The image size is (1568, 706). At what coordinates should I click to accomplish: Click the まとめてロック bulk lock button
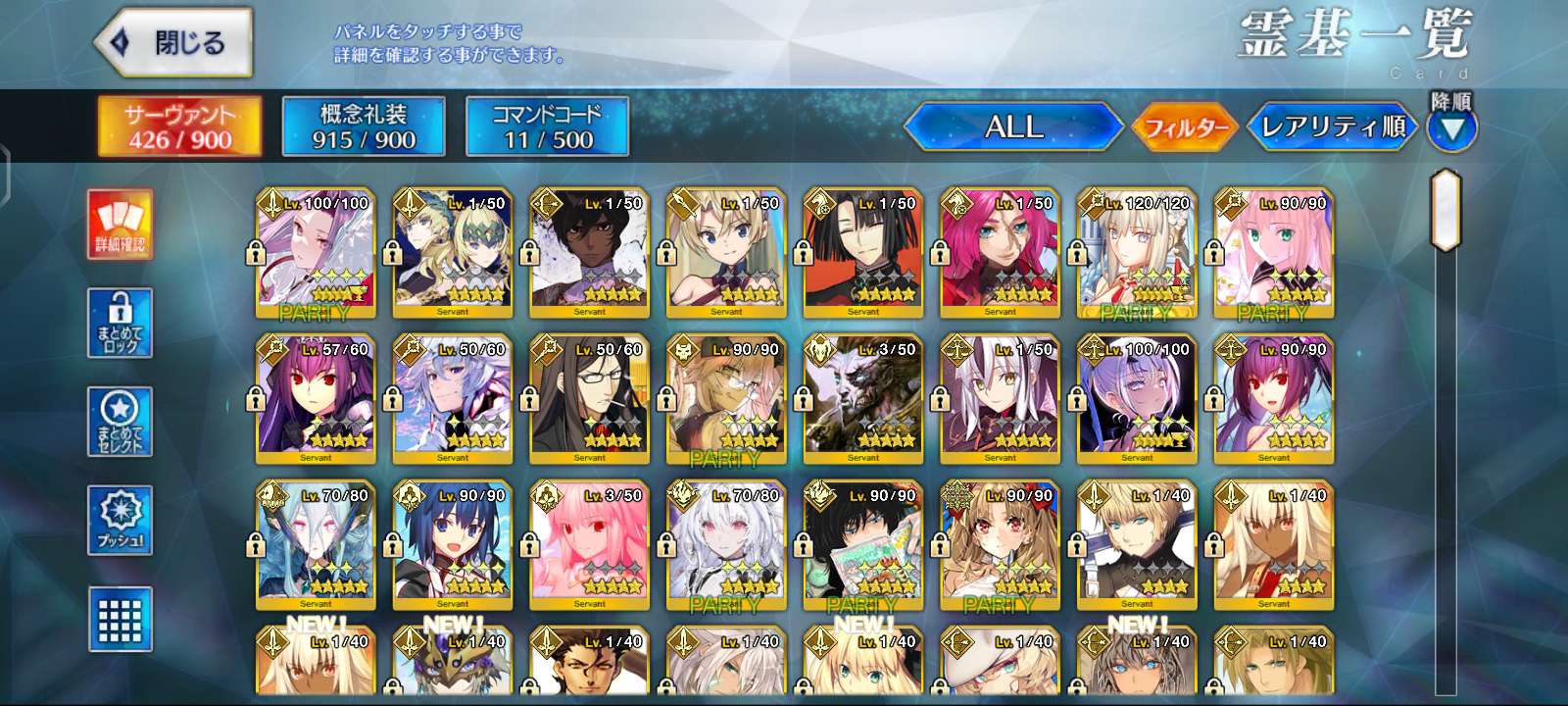120,324
